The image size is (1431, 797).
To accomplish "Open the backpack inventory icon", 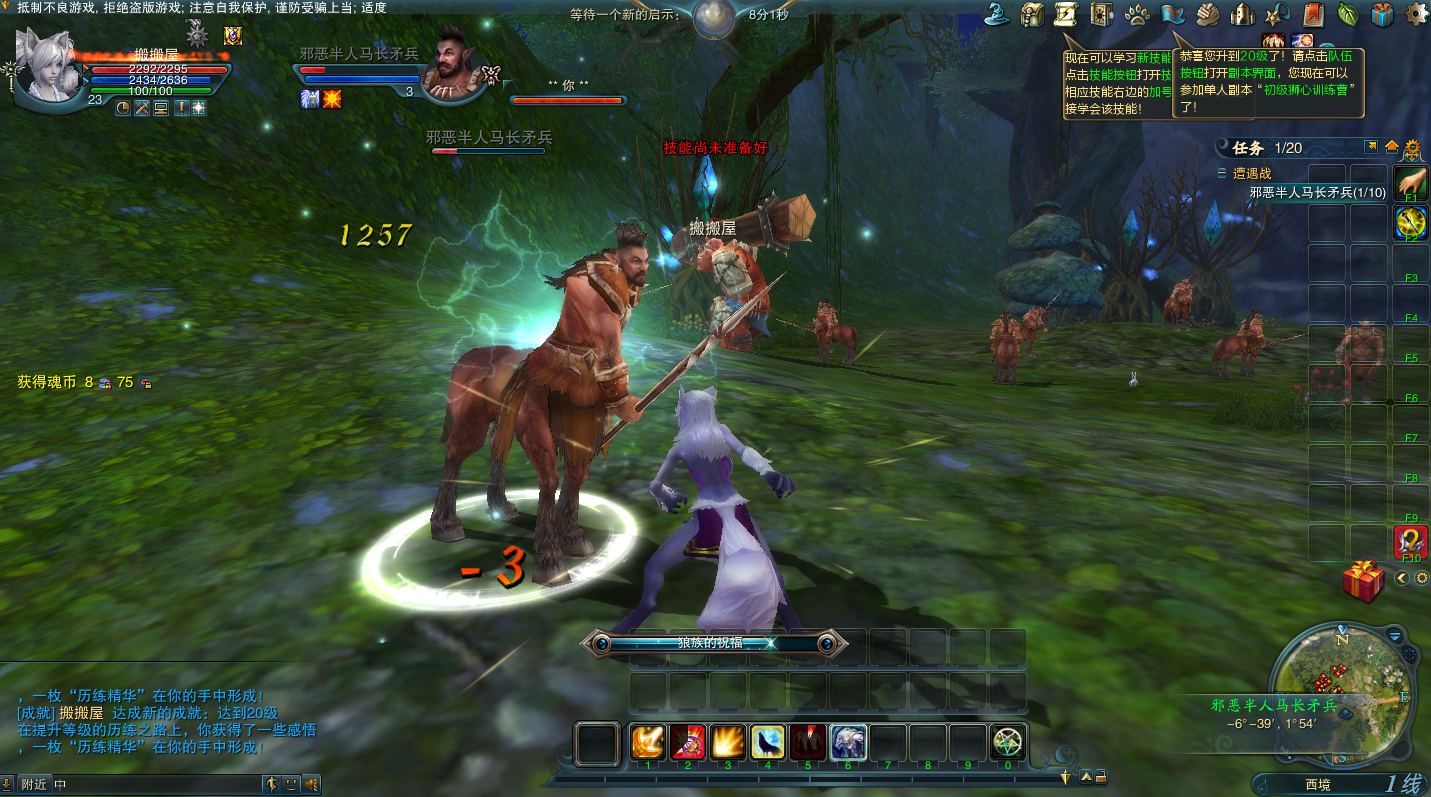I will [1033, 14].
